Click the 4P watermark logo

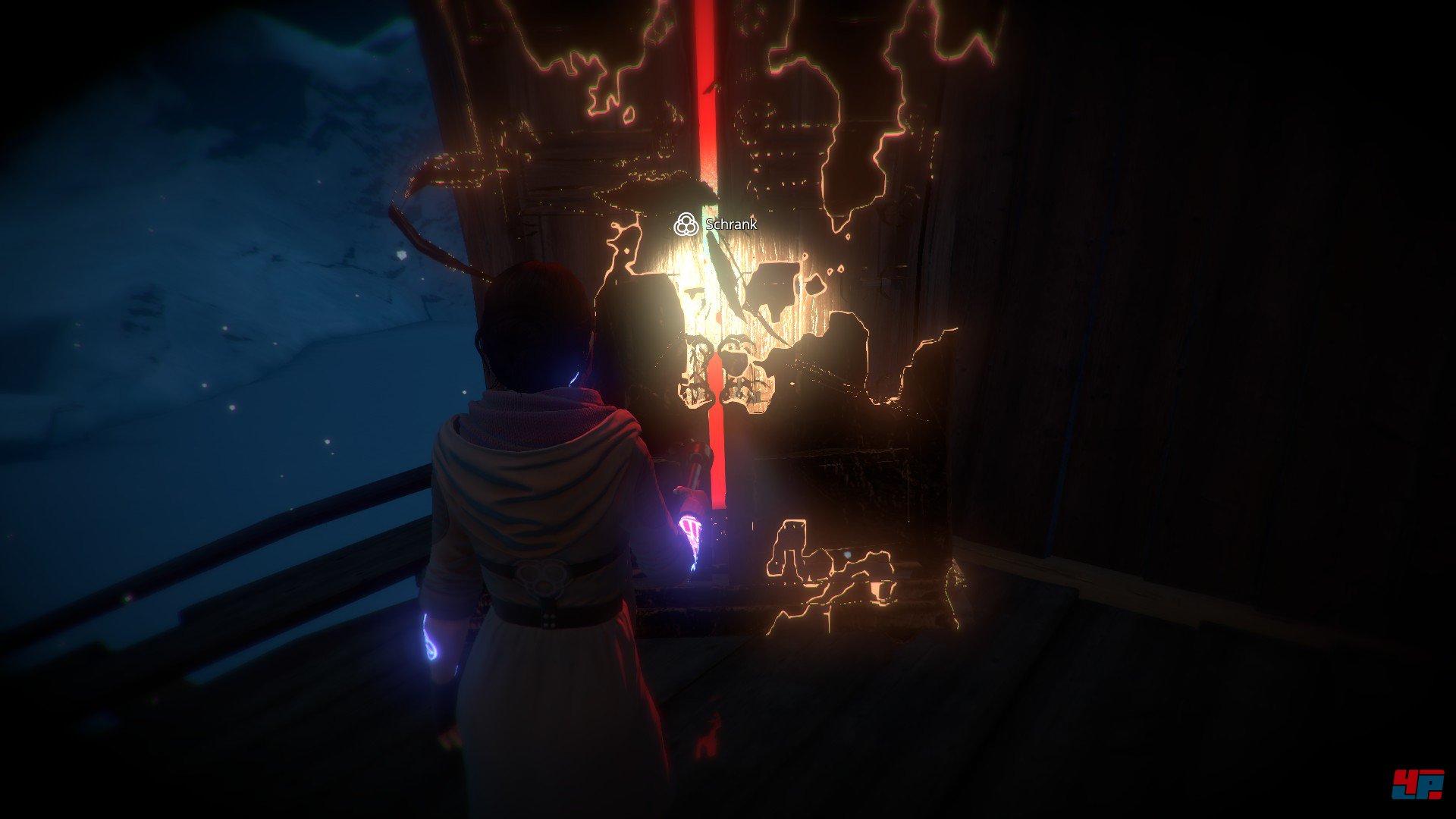(1417, 784)
